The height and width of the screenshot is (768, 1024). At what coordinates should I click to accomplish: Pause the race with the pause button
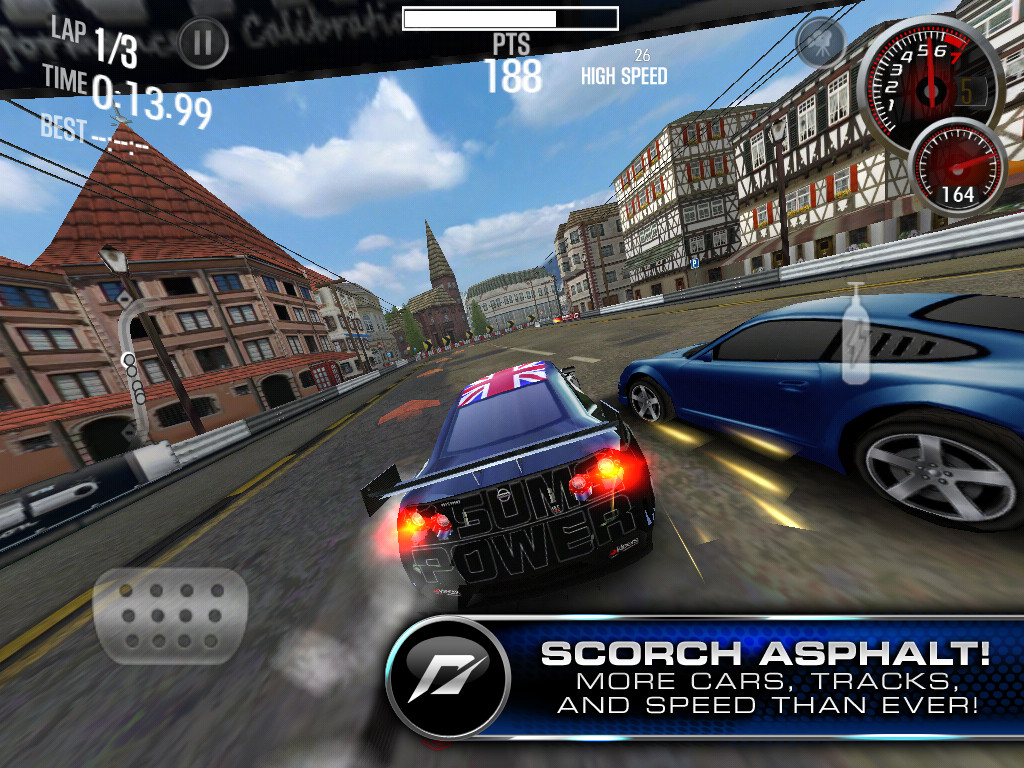(x=203, y=43)
